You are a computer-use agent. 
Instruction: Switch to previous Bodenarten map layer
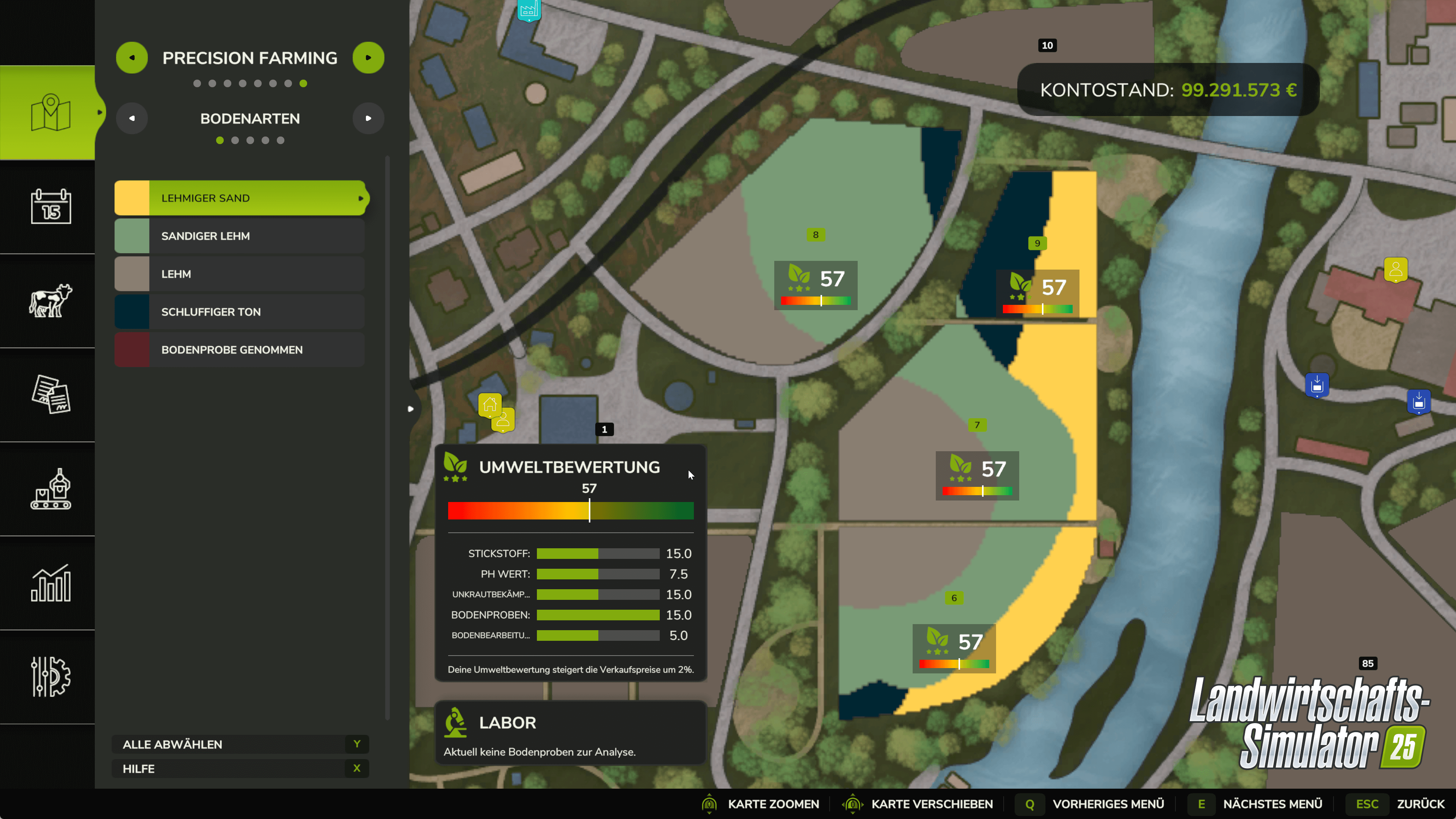coord(132,119)
